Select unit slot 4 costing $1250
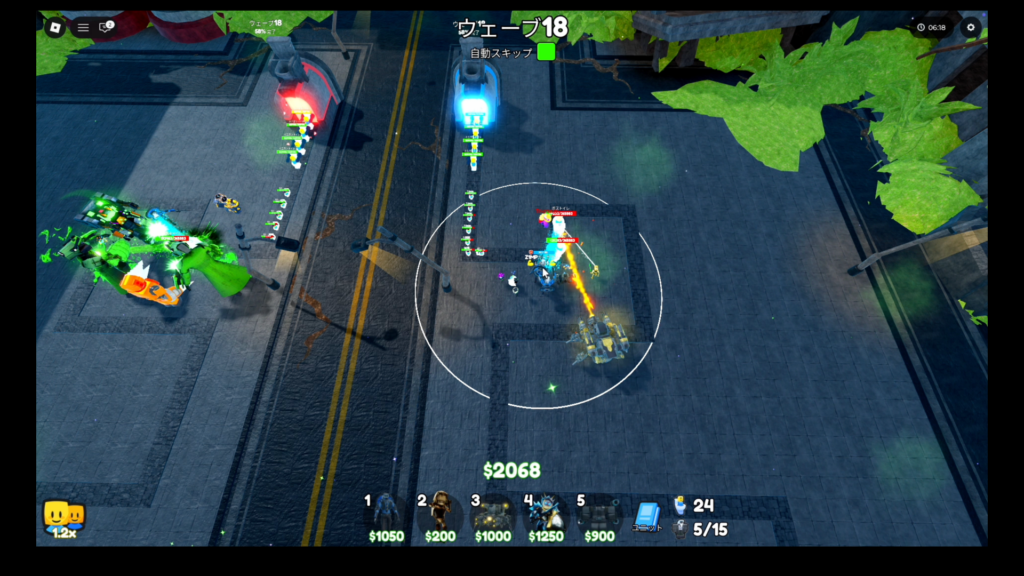The width and height of the screenshot is (1024, 576). pyautogui.click(x=546, y=514)
